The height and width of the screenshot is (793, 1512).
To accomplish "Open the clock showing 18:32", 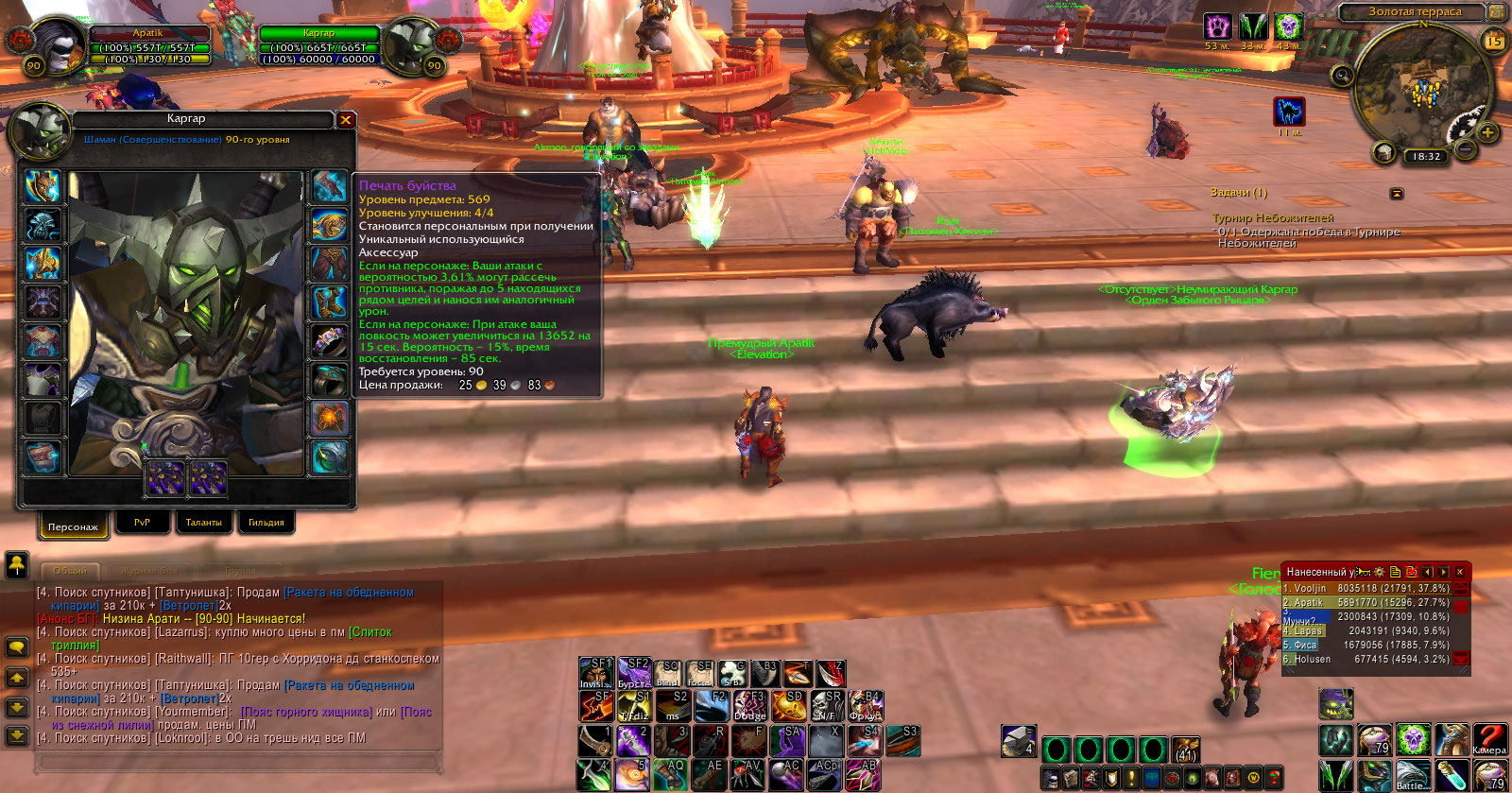I will click(1427, 157).
